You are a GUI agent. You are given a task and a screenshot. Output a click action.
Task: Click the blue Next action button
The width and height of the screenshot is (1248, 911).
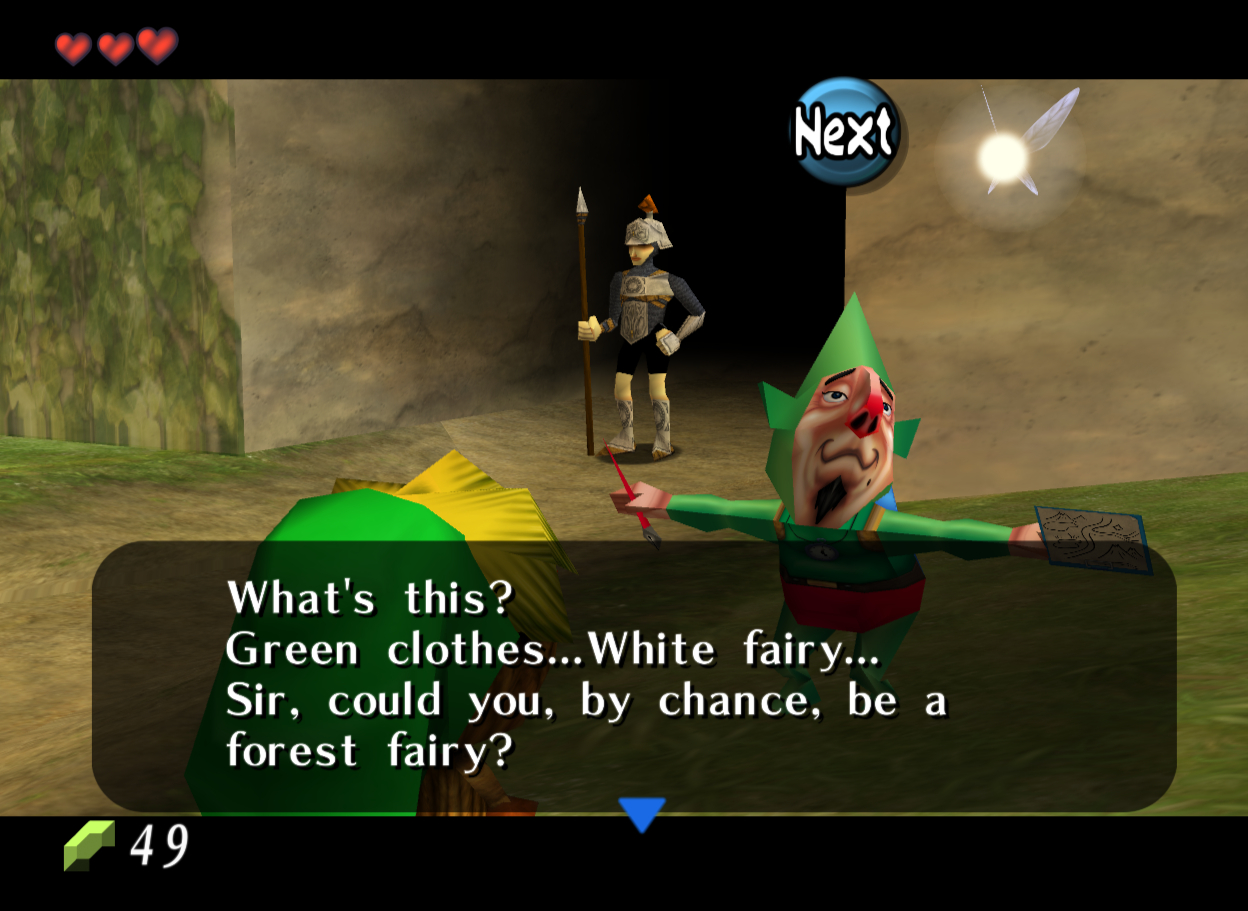pyautogui.click(x=845, y=133)
